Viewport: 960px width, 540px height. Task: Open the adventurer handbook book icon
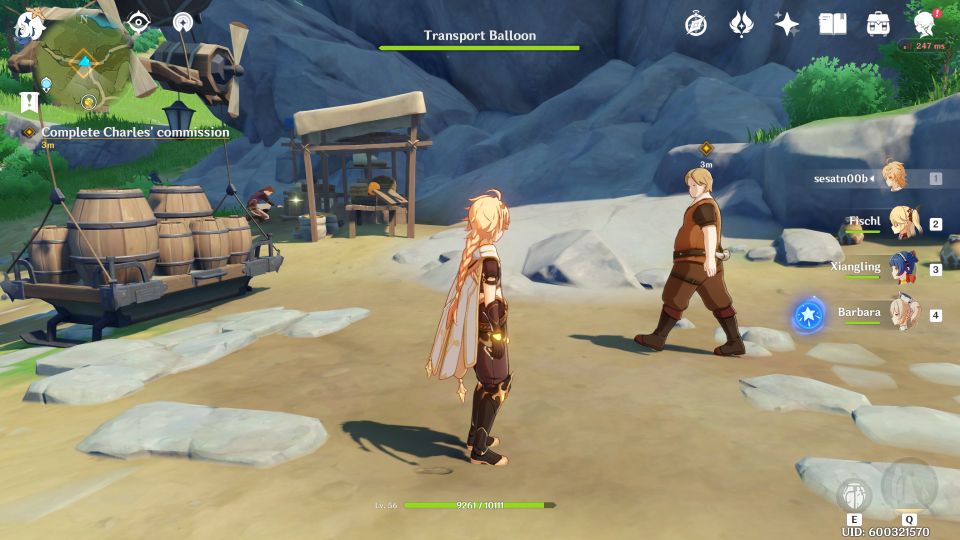[832, 24]
